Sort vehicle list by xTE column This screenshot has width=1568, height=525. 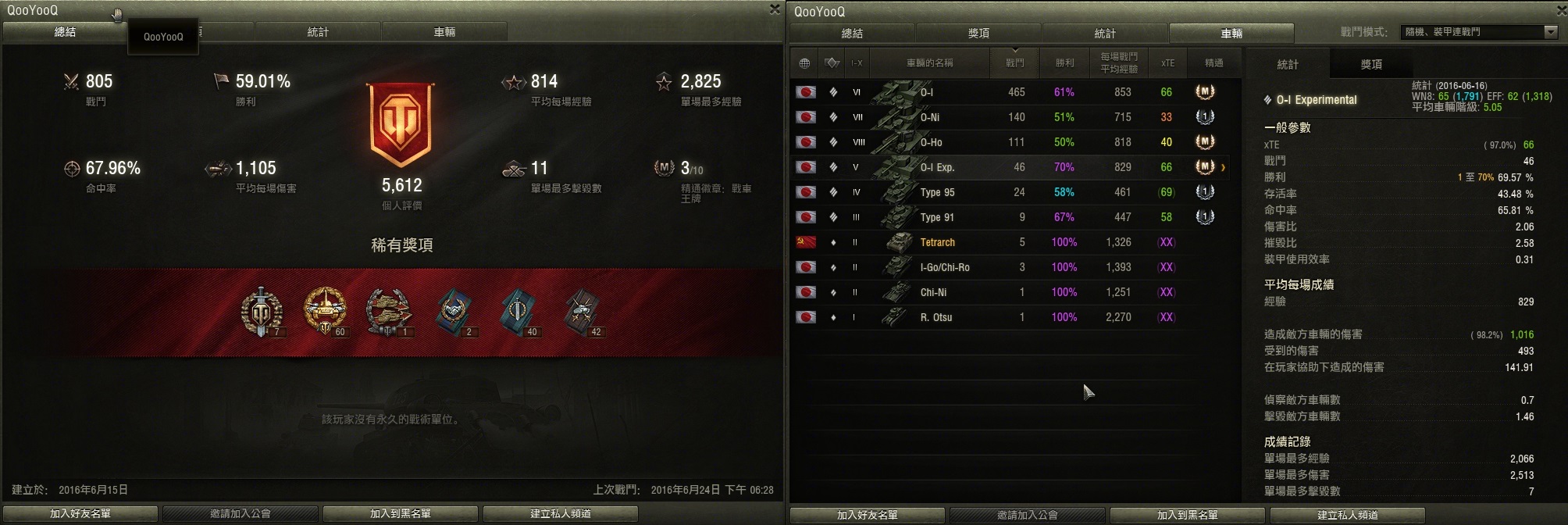(1167, 62)
